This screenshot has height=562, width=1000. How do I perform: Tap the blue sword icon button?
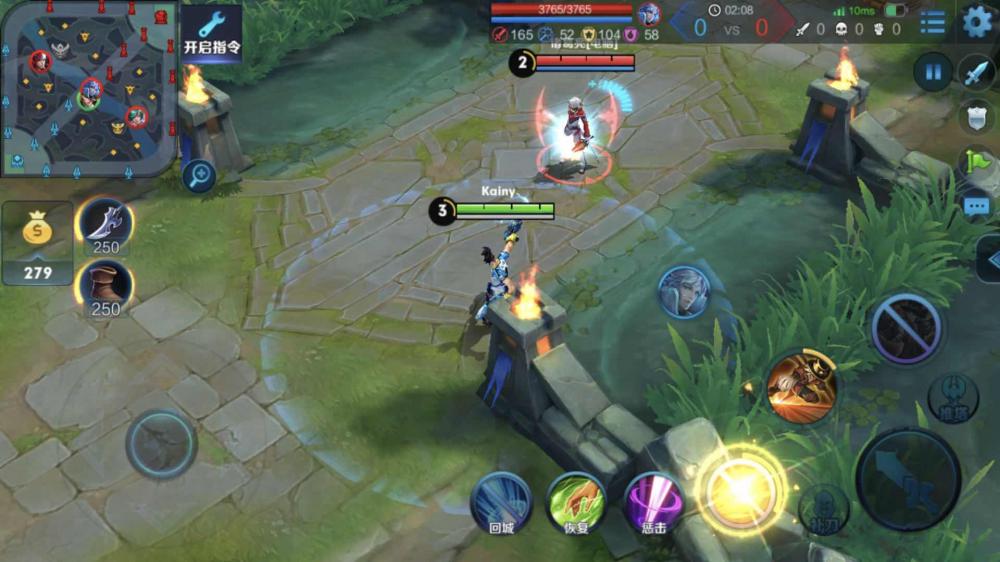pyautogui.click(x=976, y=72)
